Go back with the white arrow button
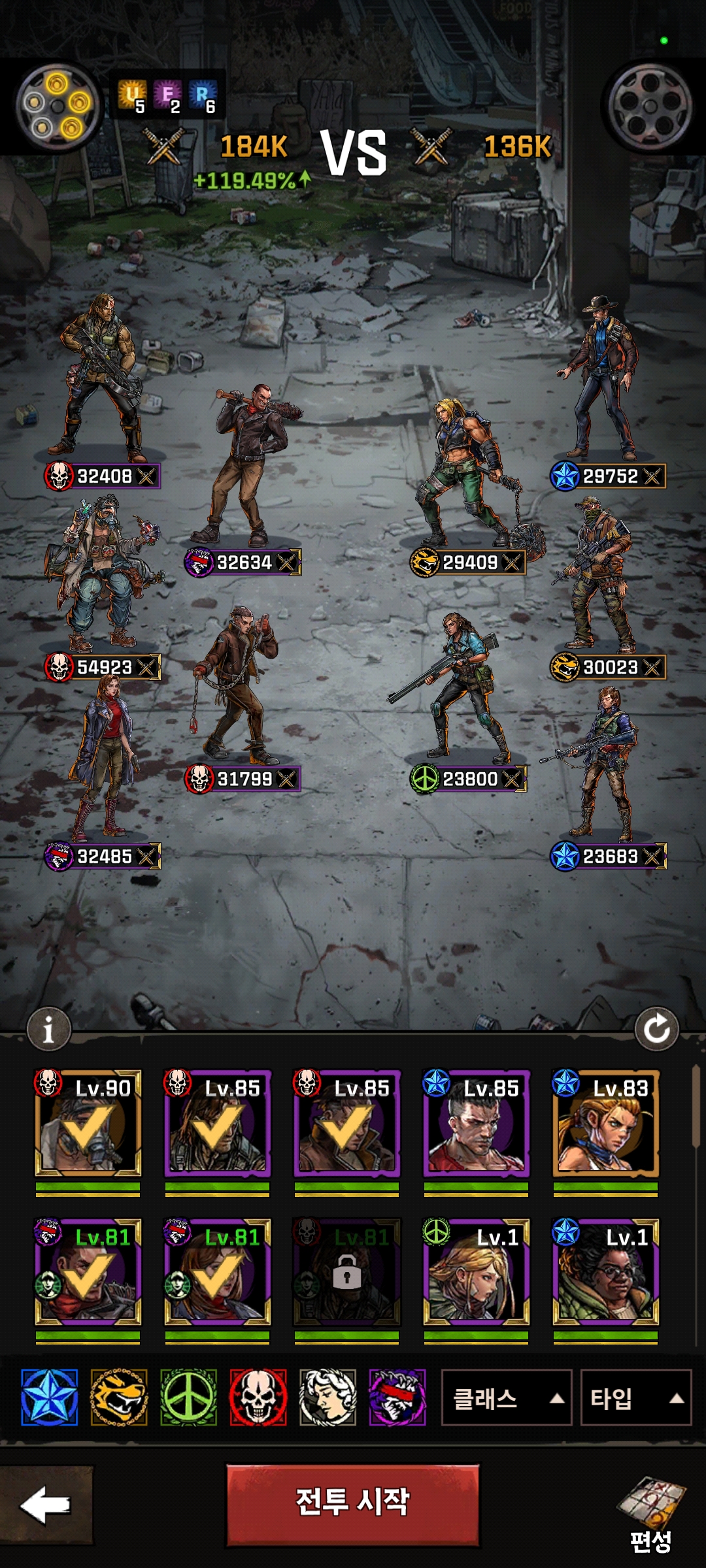This screenshot has width=706, height=1568. (x=46, y=1505)
